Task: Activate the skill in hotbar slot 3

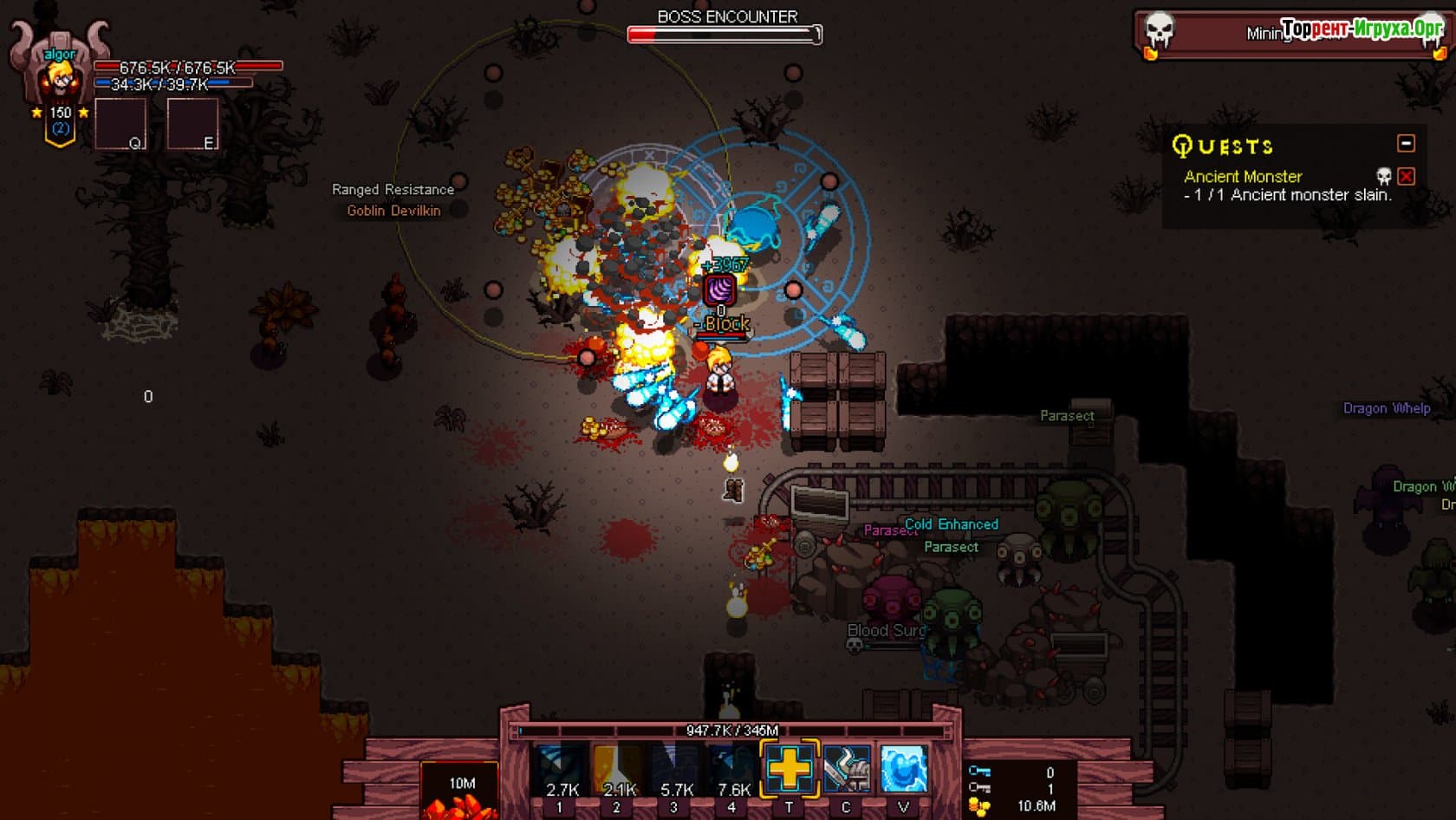Action: pos(674,770)
